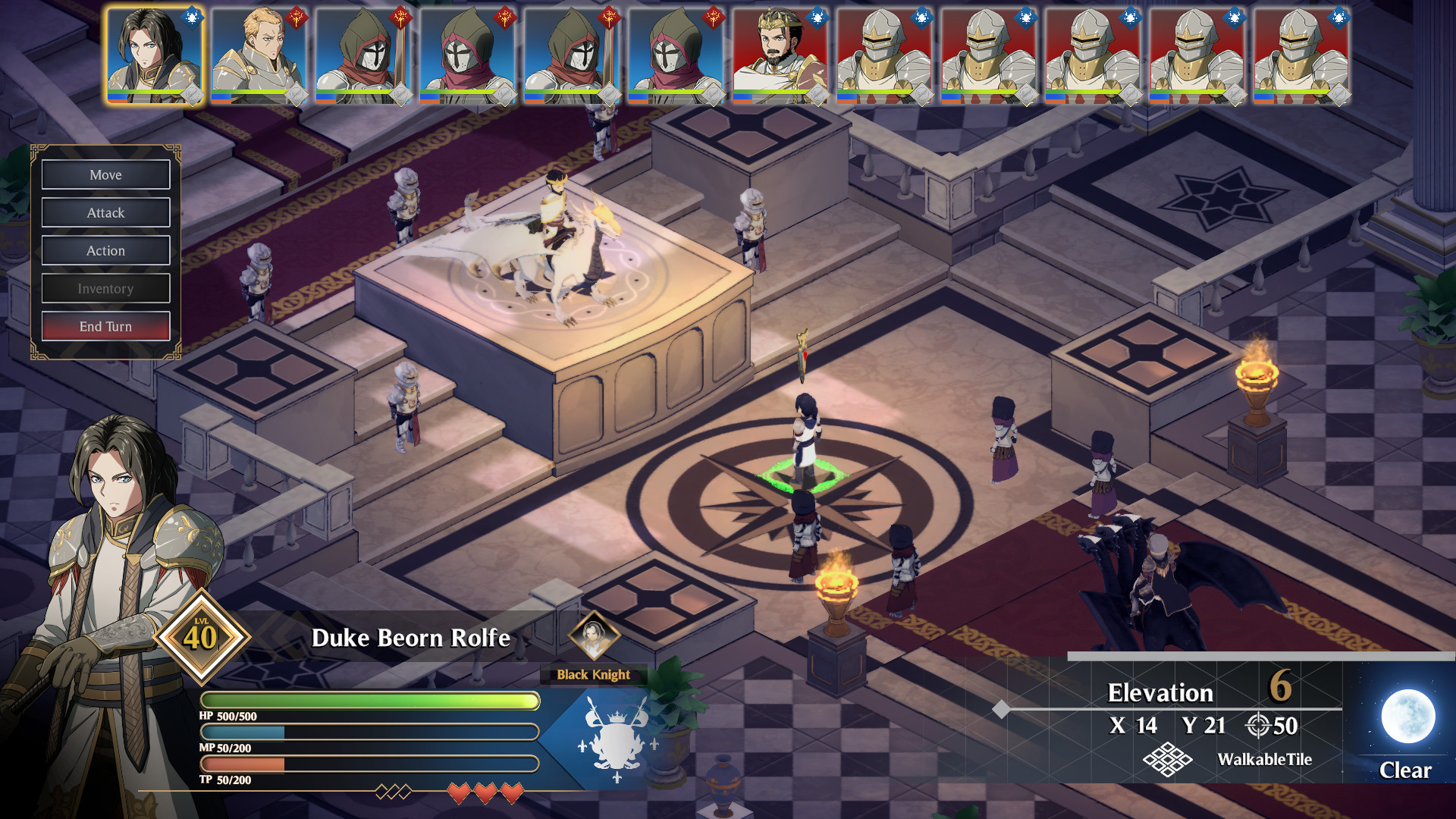This screenshot has height=819, width=1456.
Task: Select the blond knight turn-order portrait
Action: click(259, 55)
